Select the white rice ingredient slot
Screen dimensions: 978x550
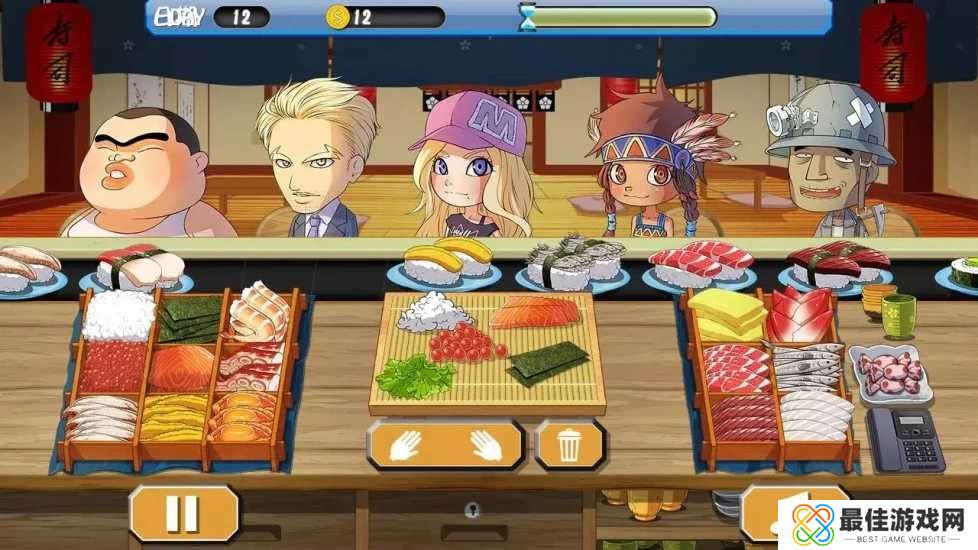click(x=117, y=317)
